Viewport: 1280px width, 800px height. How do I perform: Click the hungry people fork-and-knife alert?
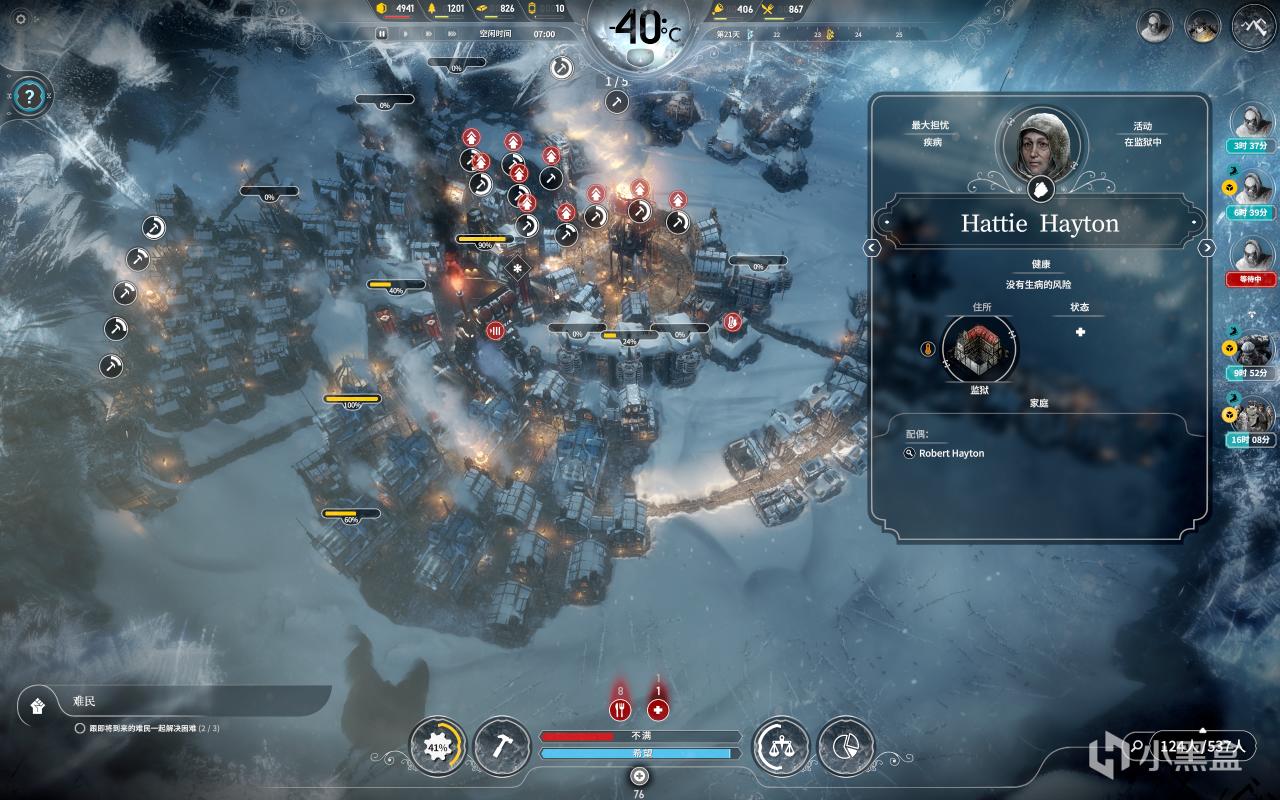620,710
